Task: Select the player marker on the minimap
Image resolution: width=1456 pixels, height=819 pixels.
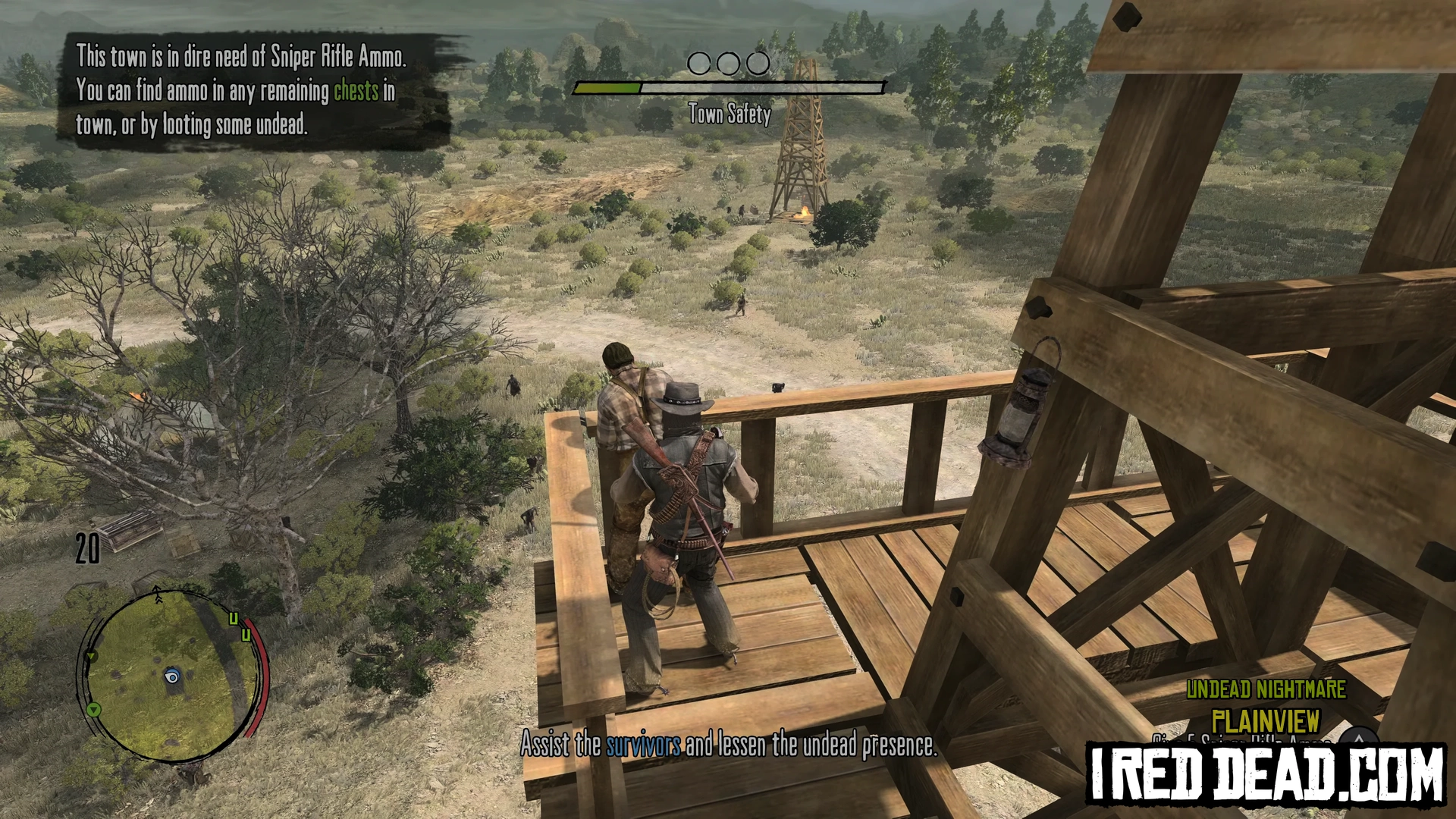Action: point(172,677)
